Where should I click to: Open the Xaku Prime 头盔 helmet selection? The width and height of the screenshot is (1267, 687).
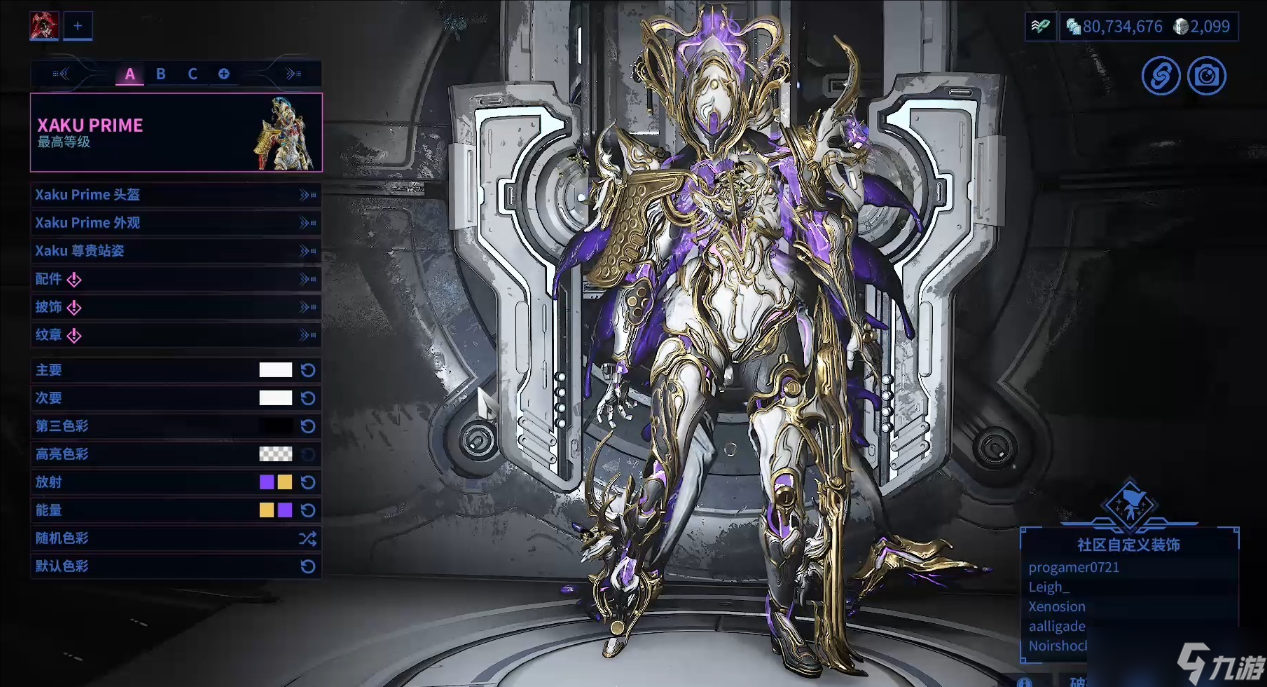[x=175, y=195]
